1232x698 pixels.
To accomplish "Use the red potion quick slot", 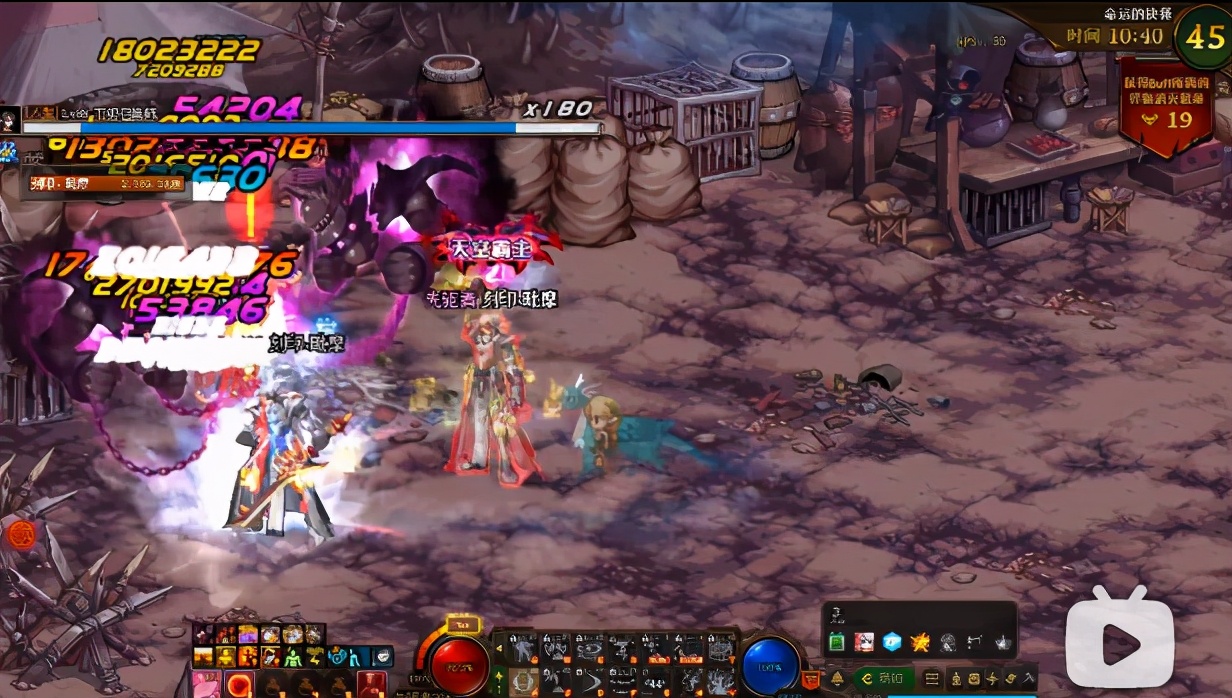I will coord(372,685).
